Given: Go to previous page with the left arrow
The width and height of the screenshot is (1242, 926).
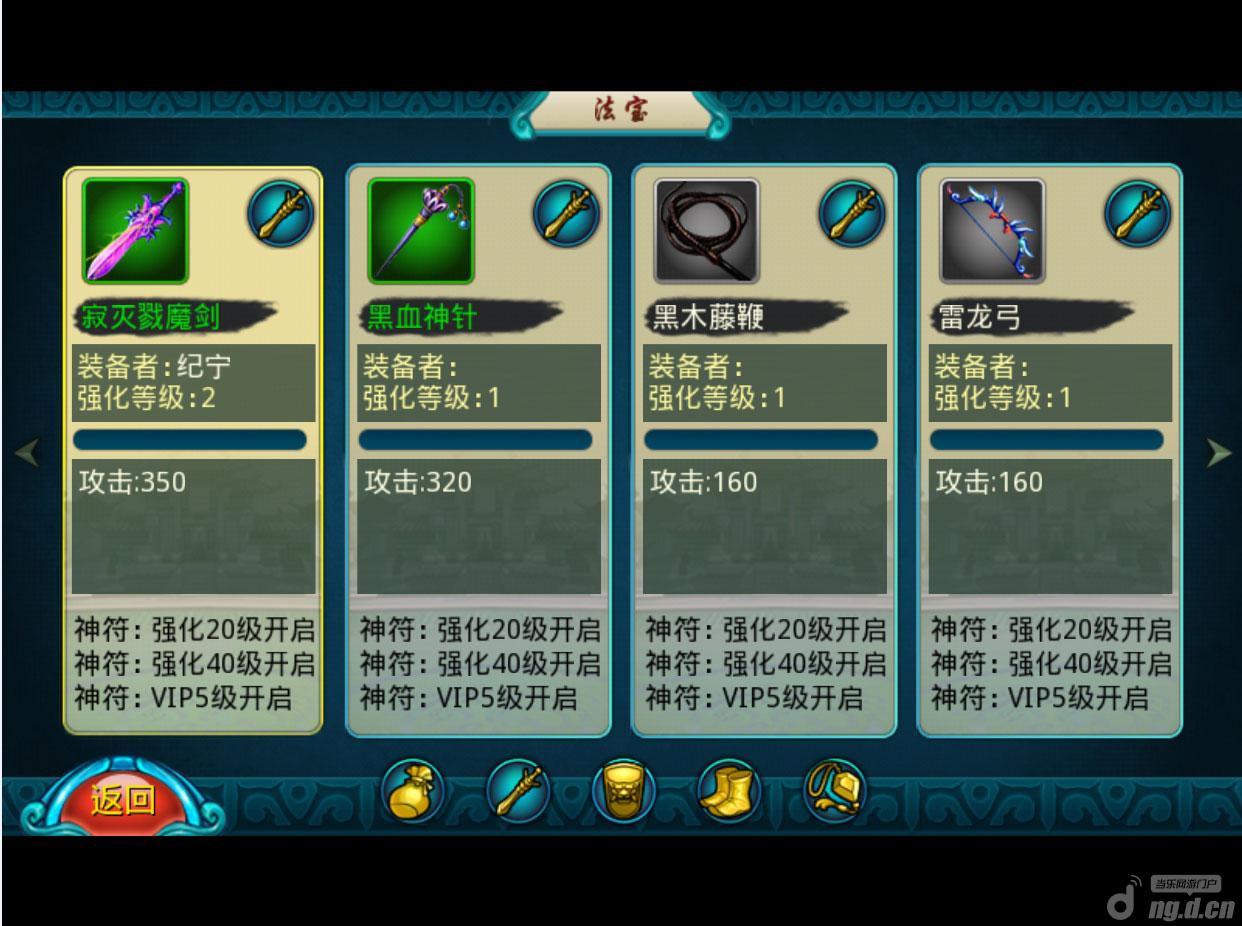Looking at the screenshot, I should coord(27,453).
